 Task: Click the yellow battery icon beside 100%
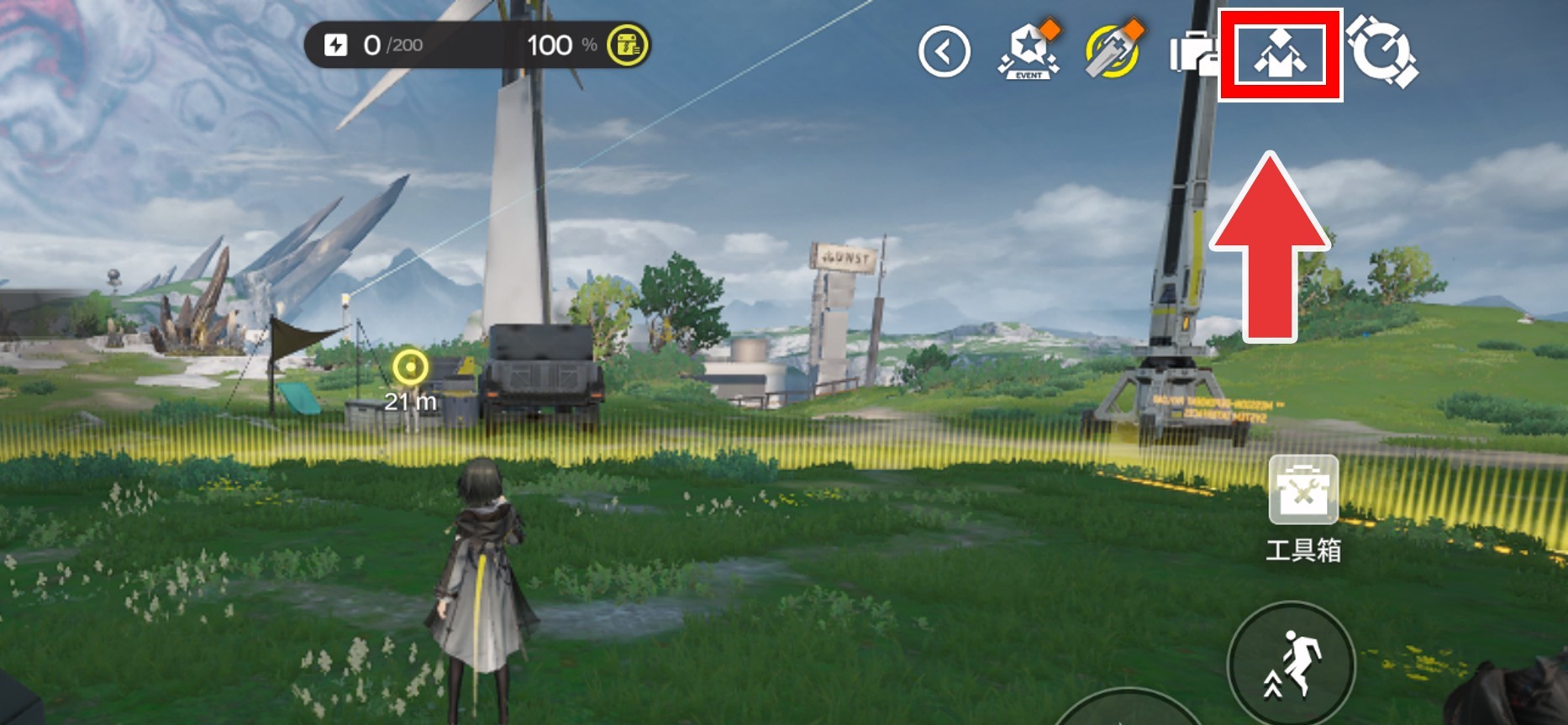627,45
